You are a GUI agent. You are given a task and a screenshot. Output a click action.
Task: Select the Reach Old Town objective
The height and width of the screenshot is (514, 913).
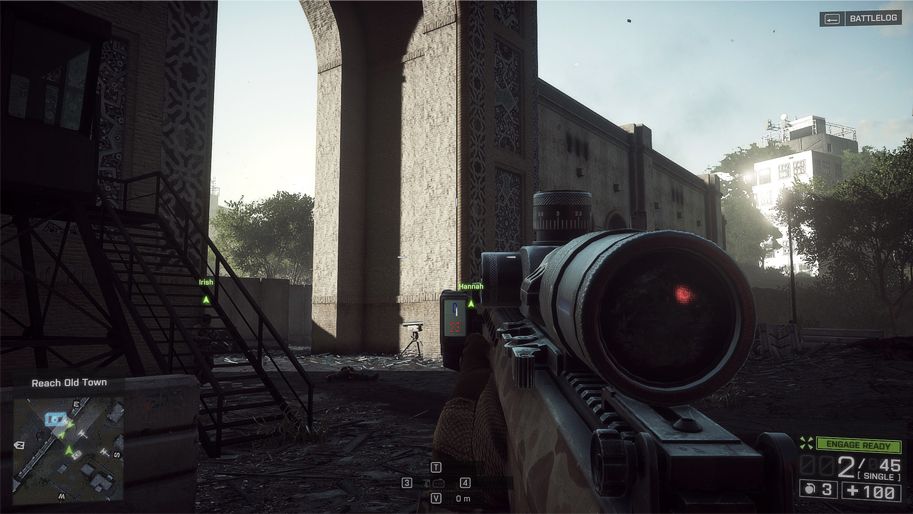(x=62, y=382)
